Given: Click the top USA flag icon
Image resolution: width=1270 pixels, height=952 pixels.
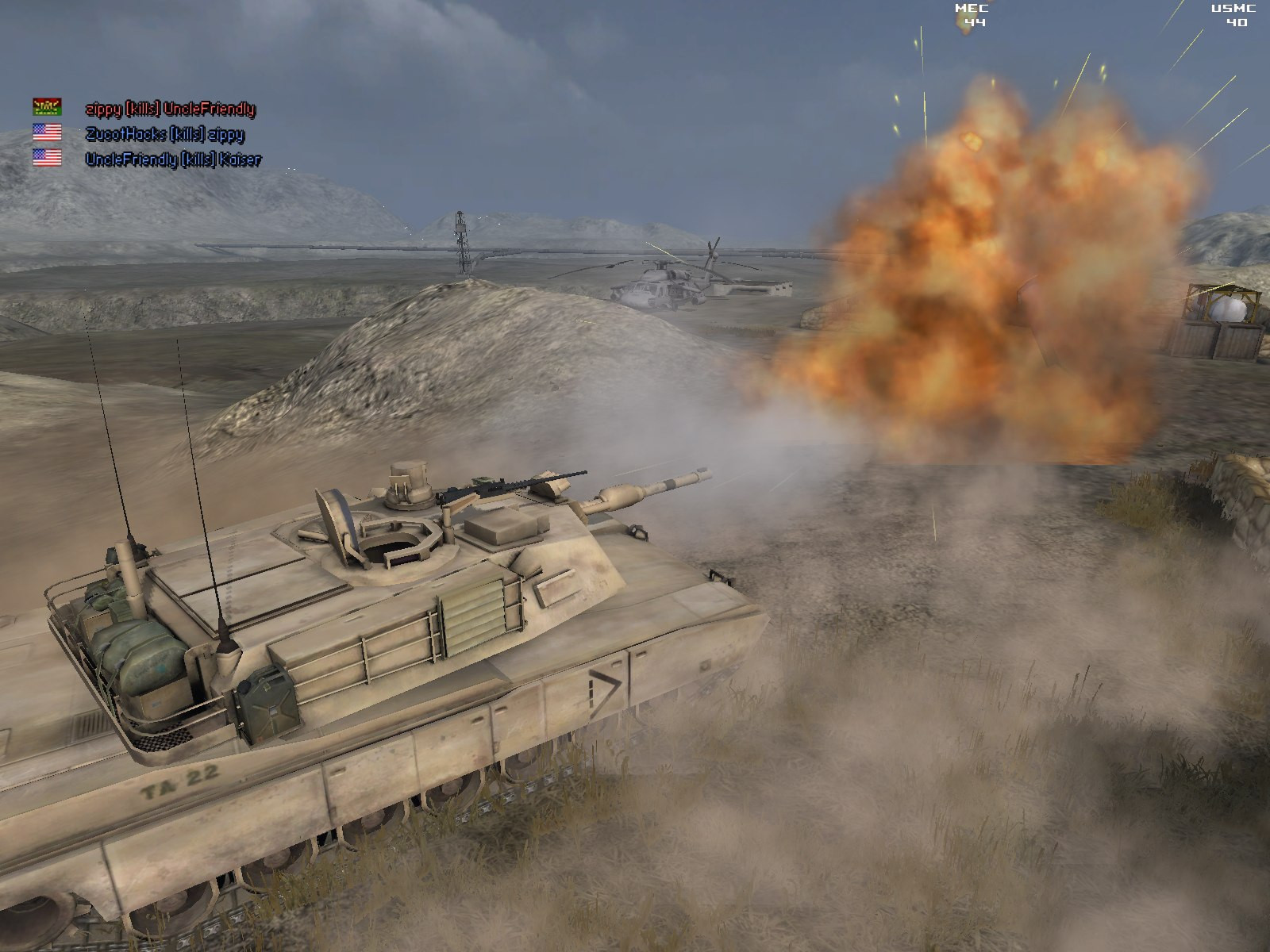Looking at the screenshot, I should pos(47,133).
